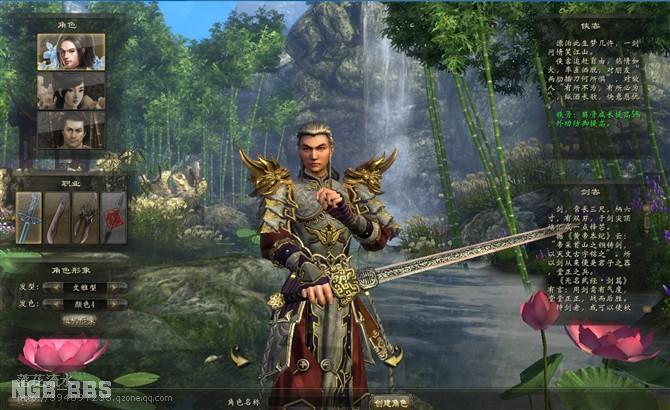The image size is (670, 410).
Task: Rotate character with the right golden arrow
Action: tap(393, 355)
